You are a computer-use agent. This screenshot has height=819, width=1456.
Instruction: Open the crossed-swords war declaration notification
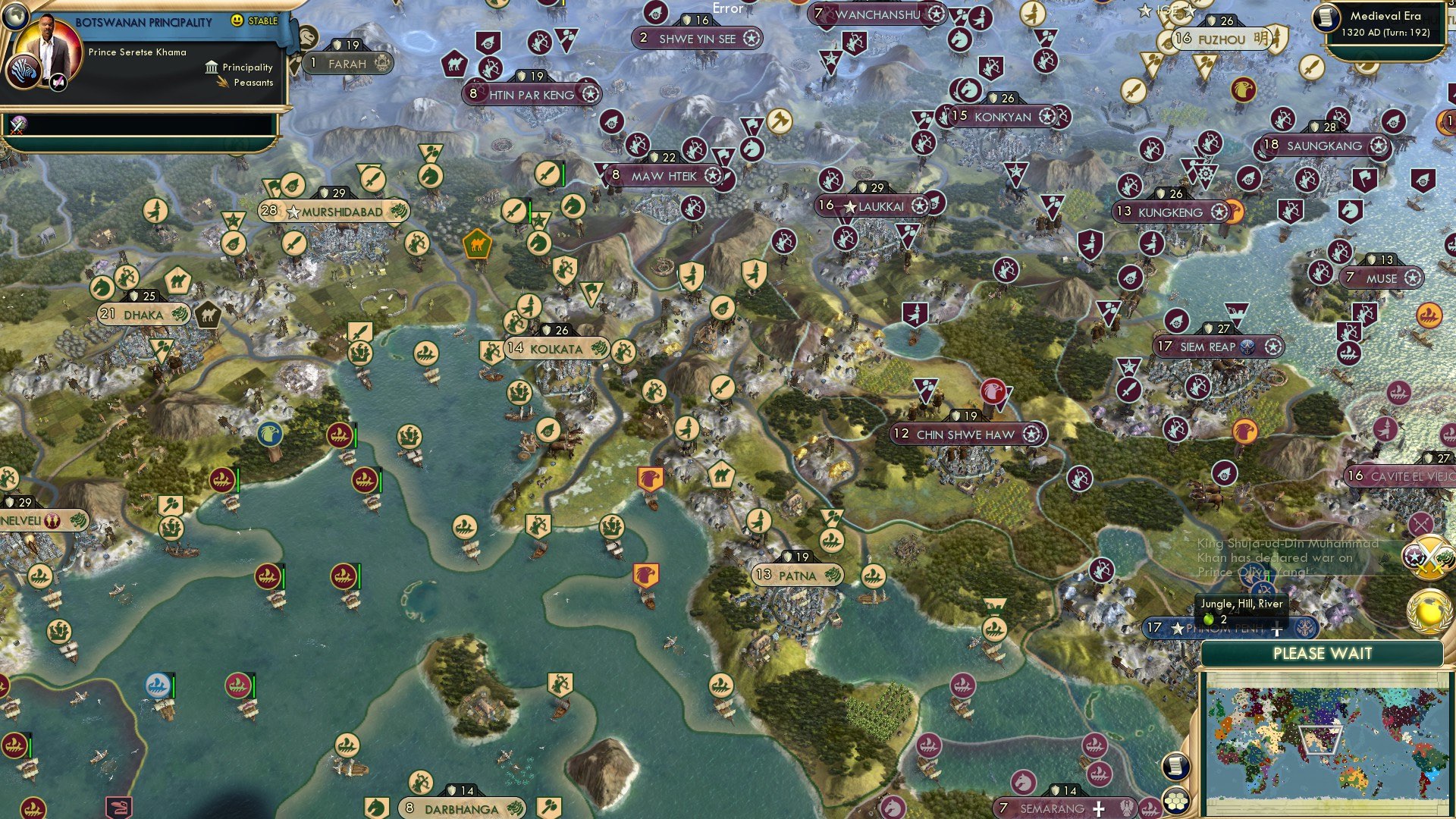[1430, 559]
